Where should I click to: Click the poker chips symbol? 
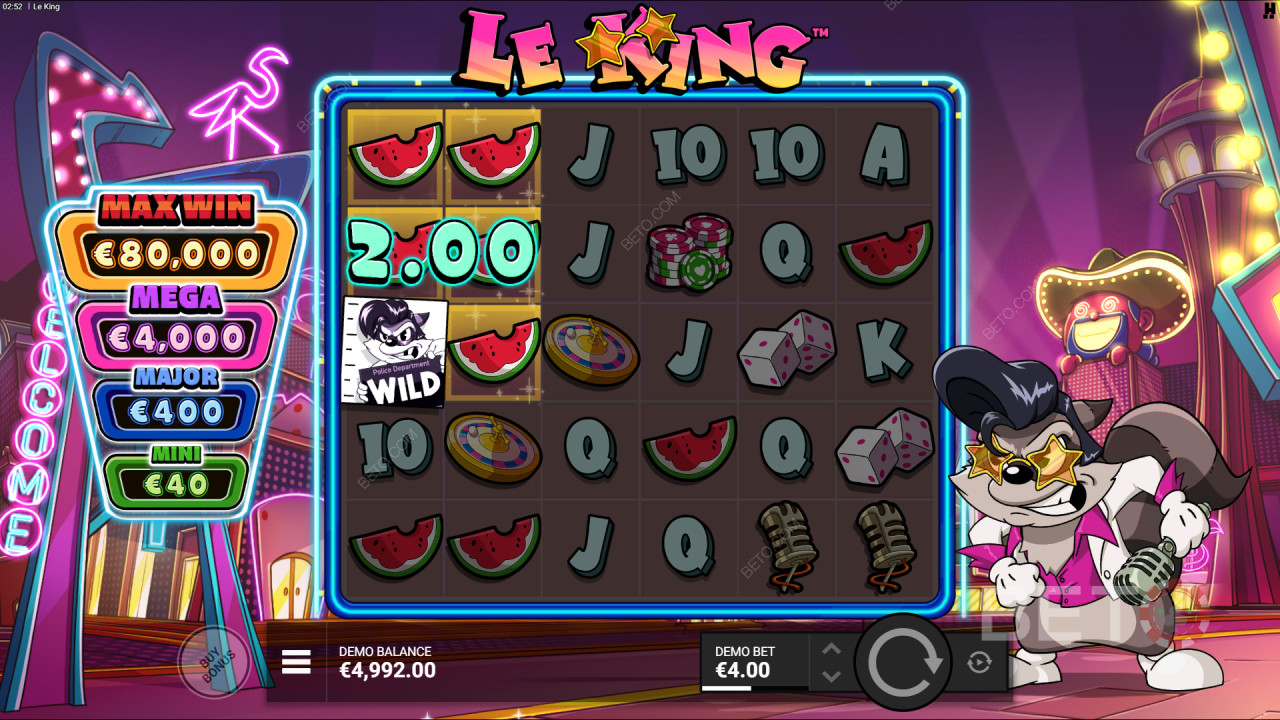[x=688, y=250]
